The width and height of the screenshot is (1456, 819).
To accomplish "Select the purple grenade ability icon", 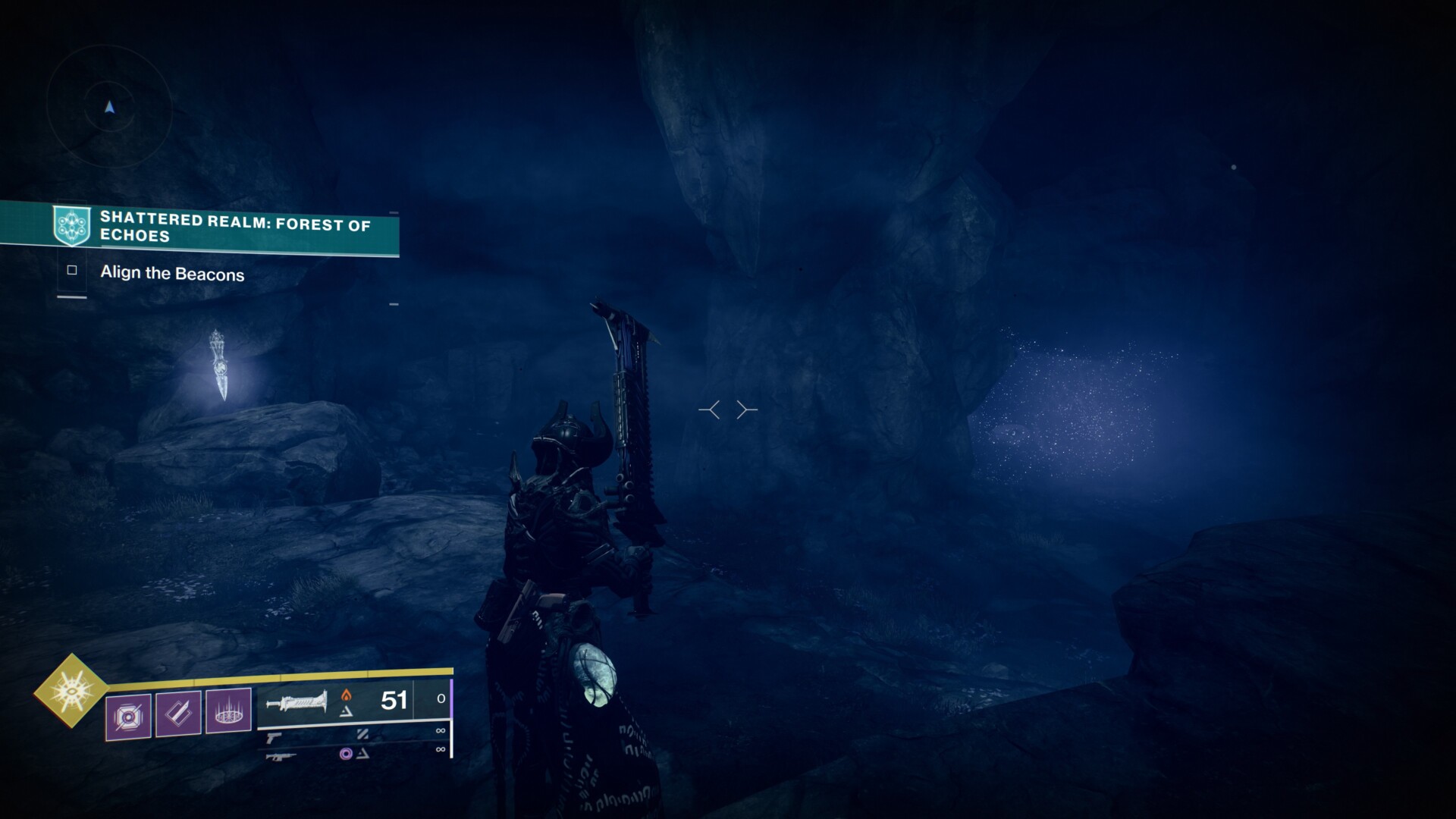I will click(x=128, y=714).
